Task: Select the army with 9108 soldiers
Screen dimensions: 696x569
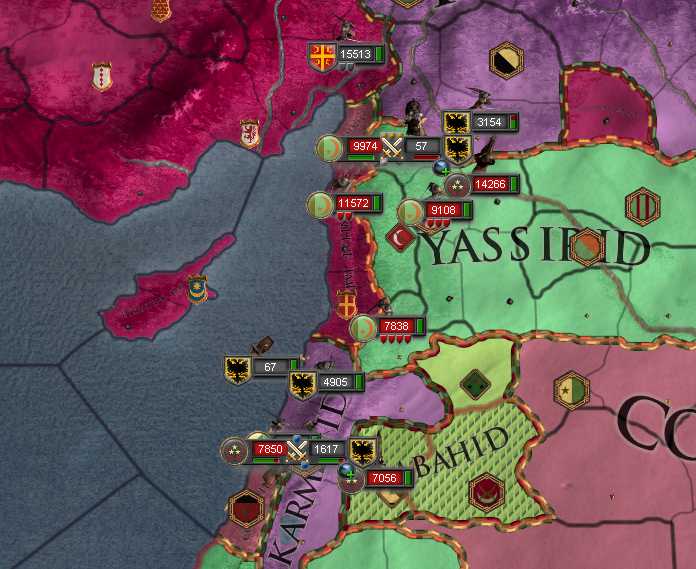Action: 440,211
